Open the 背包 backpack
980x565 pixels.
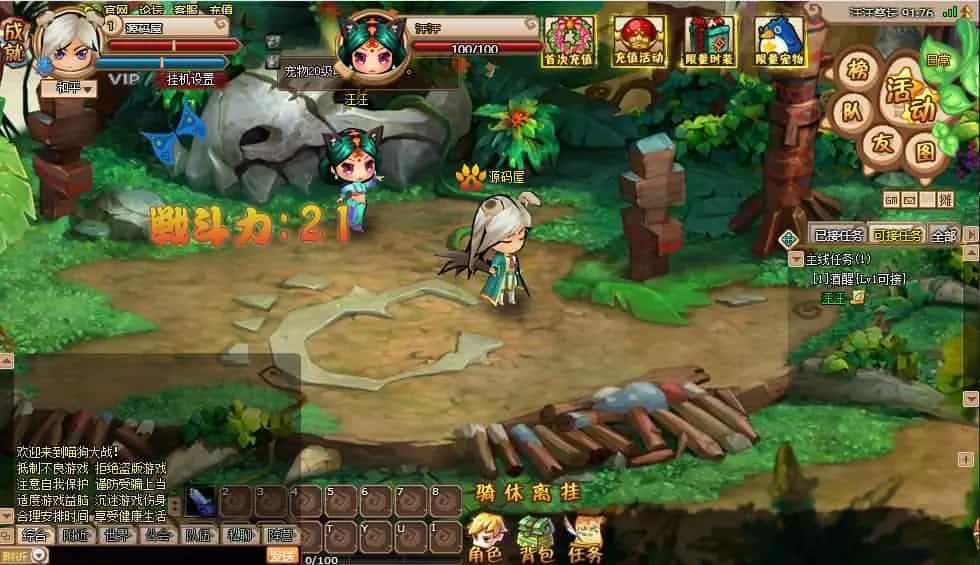pos(535,537)
